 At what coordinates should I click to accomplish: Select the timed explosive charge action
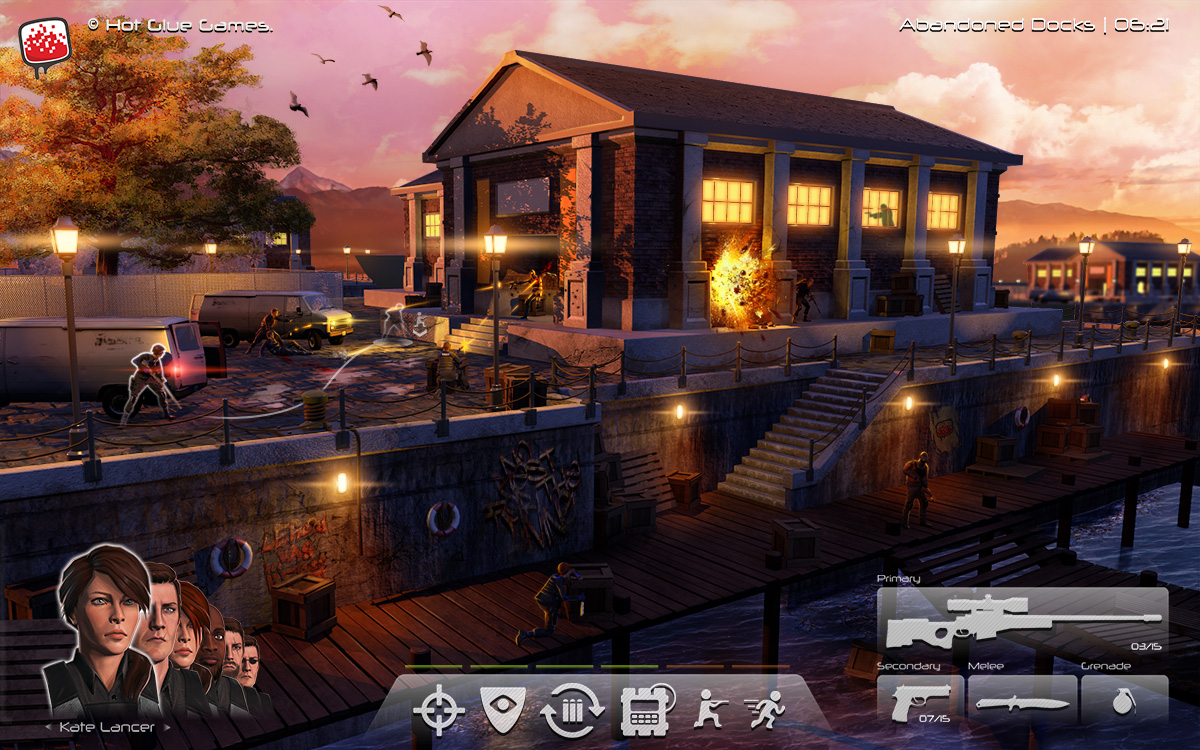click(x=643, y=711)
